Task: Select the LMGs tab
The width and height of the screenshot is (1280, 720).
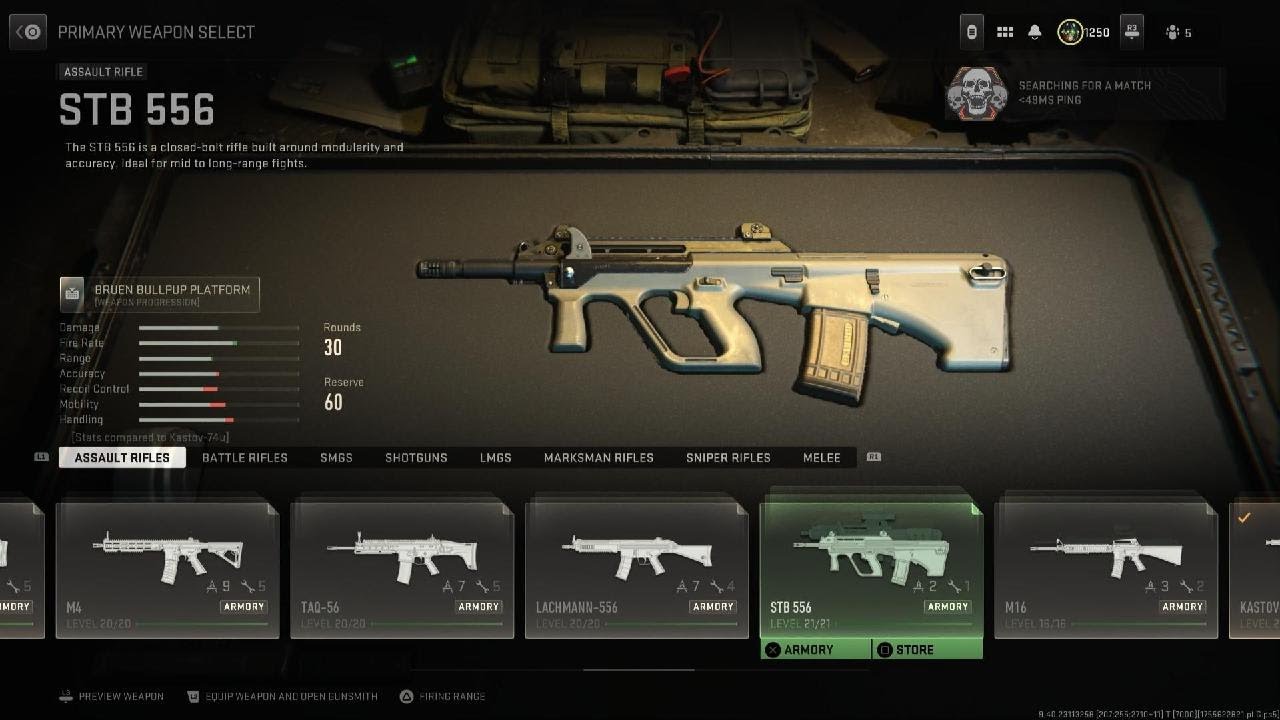Action: tap(495, 457)
